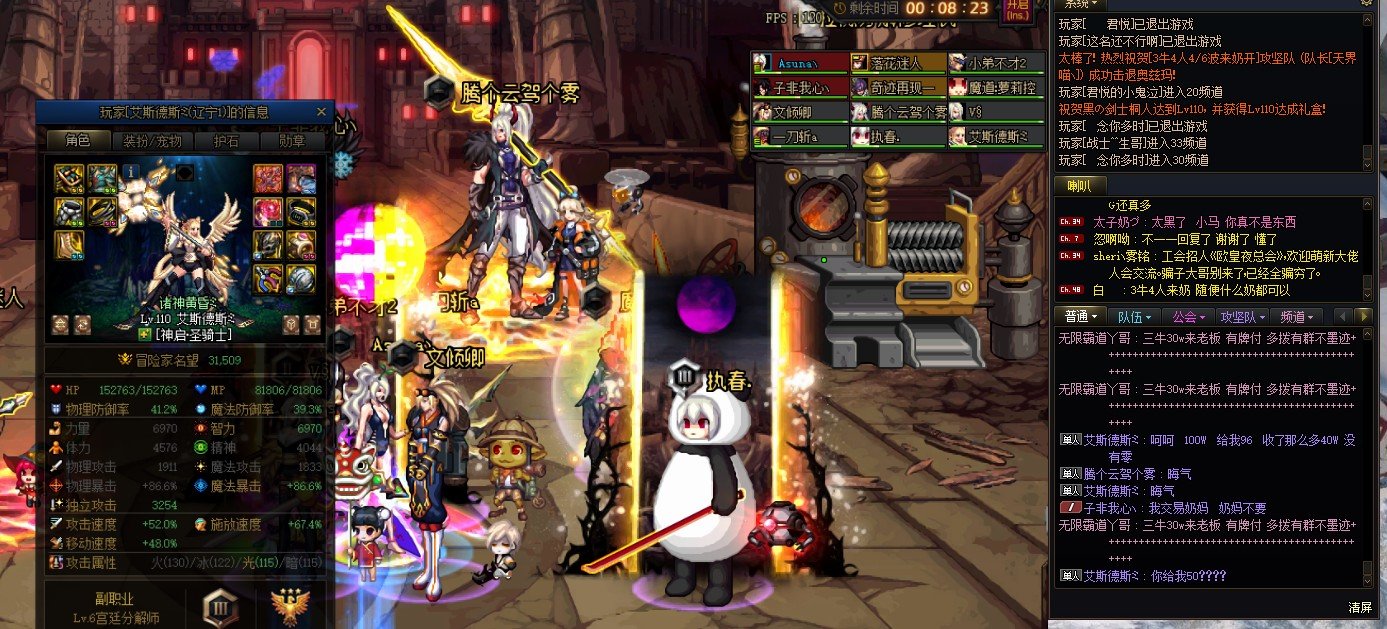1387x629 pixels.
Task: Open the 喇叭 megaphone chat tab
Action: coord(1080,186)
